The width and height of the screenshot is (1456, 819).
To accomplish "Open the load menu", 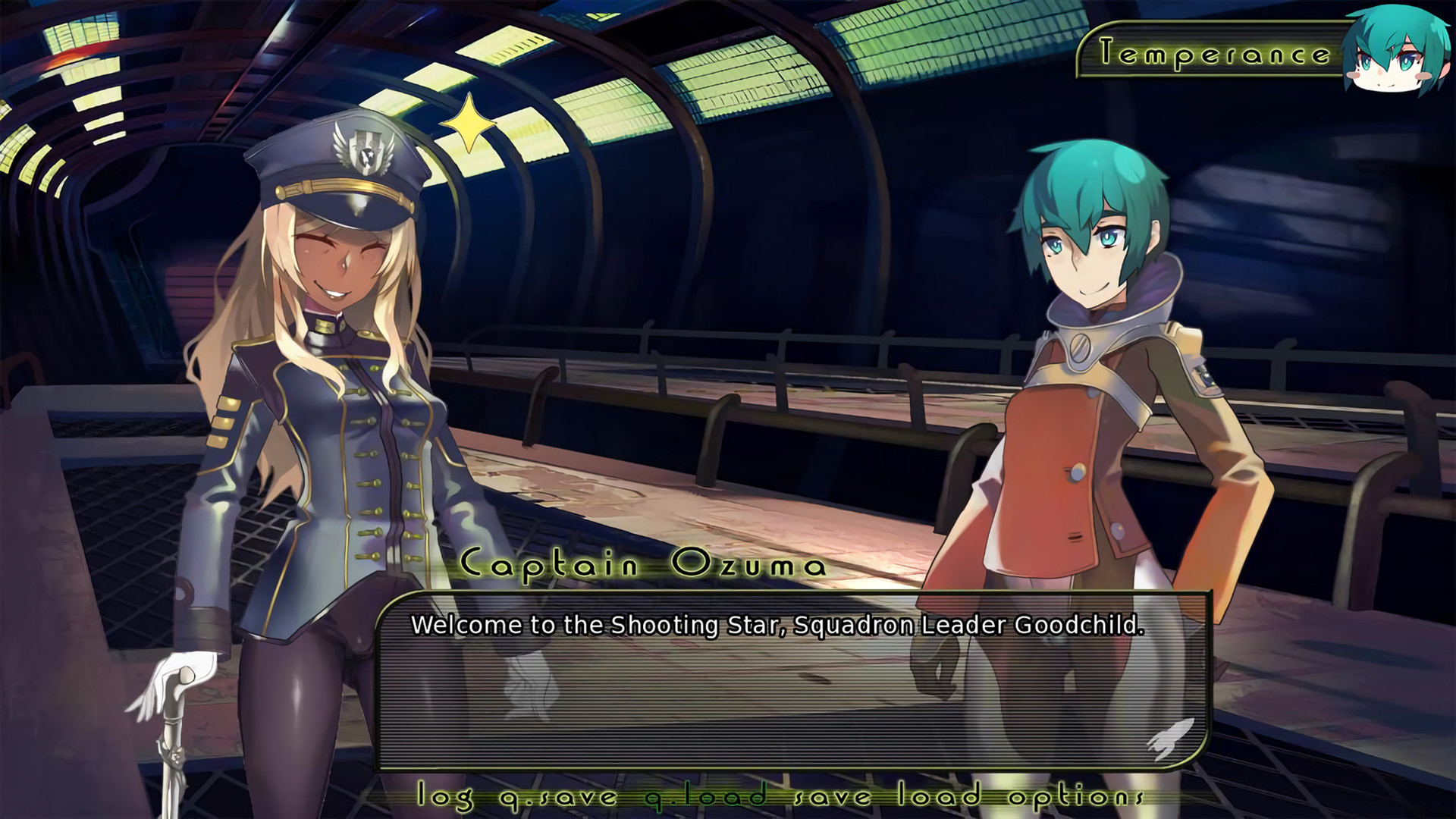I will (x=940, y=797).
